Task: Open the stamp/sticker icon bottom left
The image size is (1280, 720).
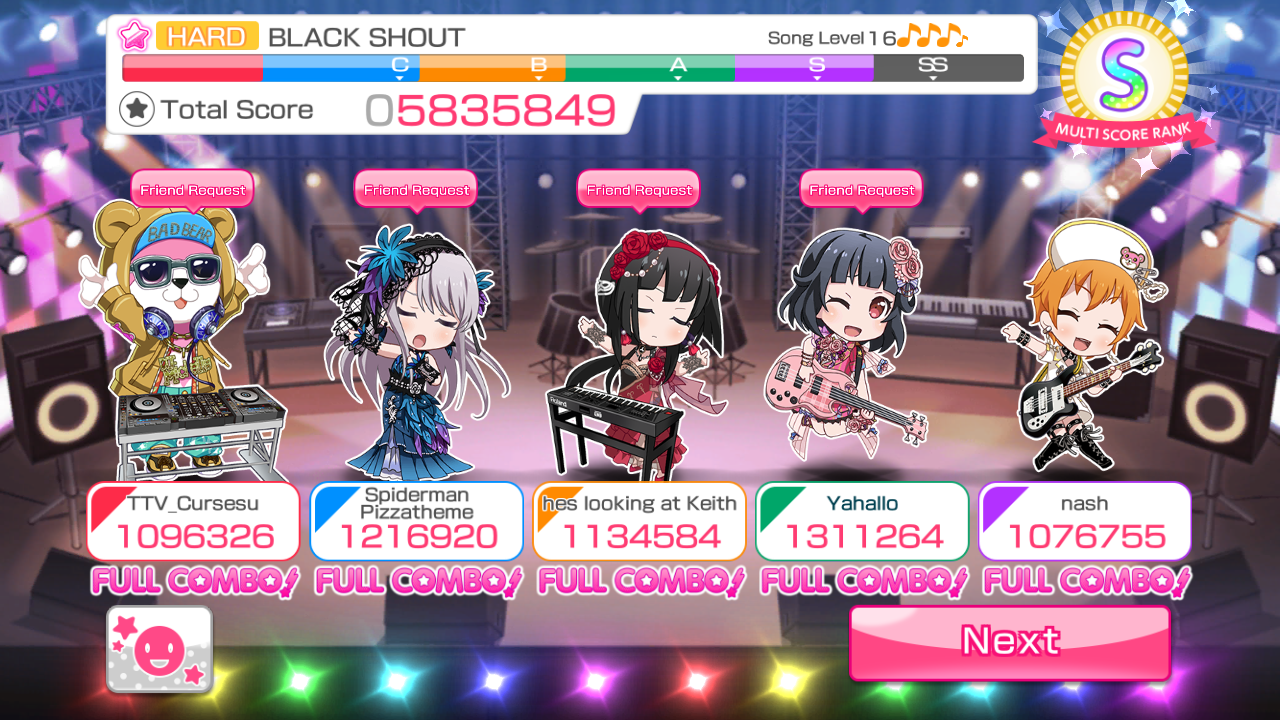Action: 158,649
